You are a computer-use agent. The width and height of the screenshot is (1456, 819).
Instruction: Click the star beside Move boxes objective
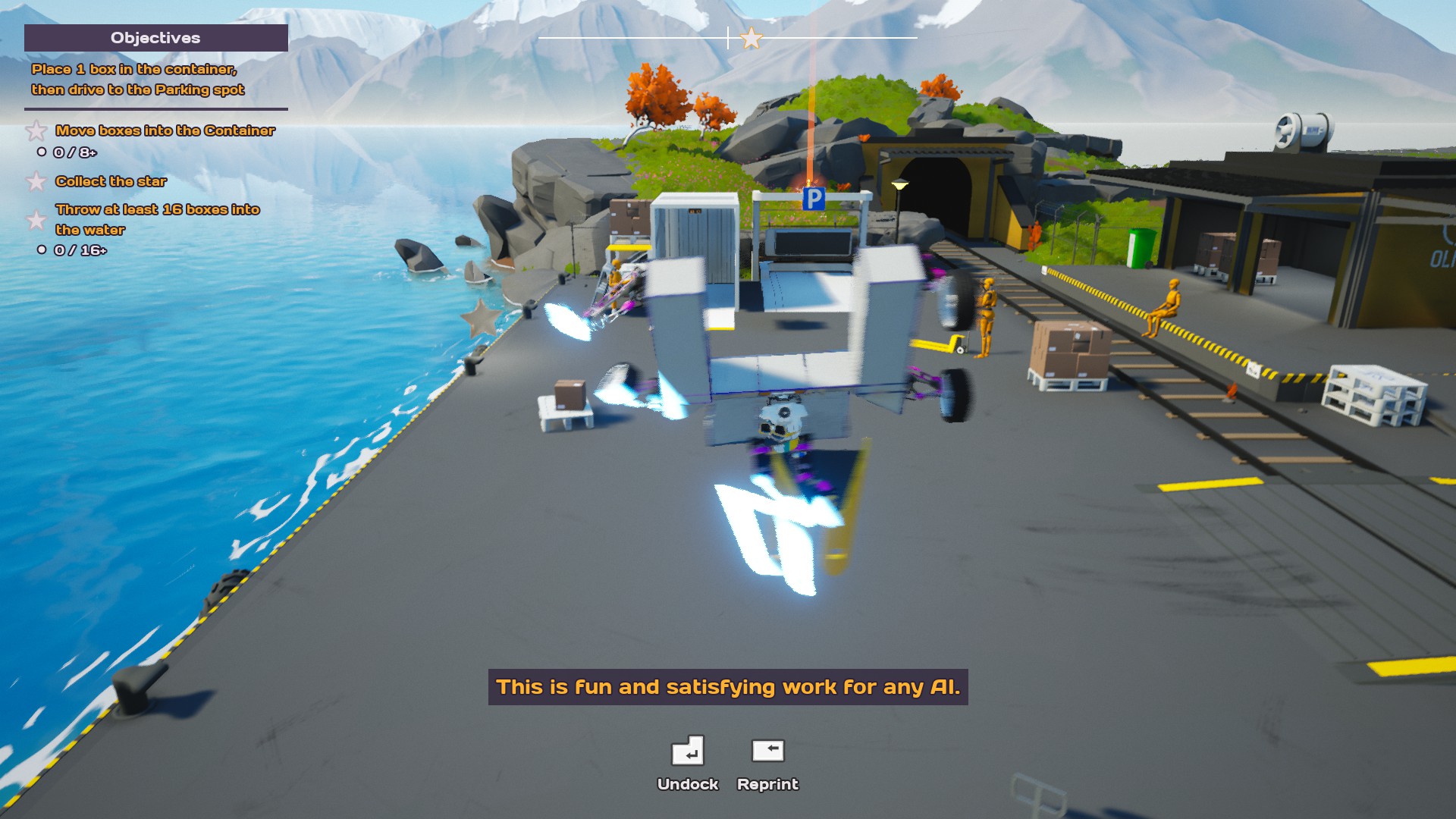pyautogui.click(x=36, y=131)
